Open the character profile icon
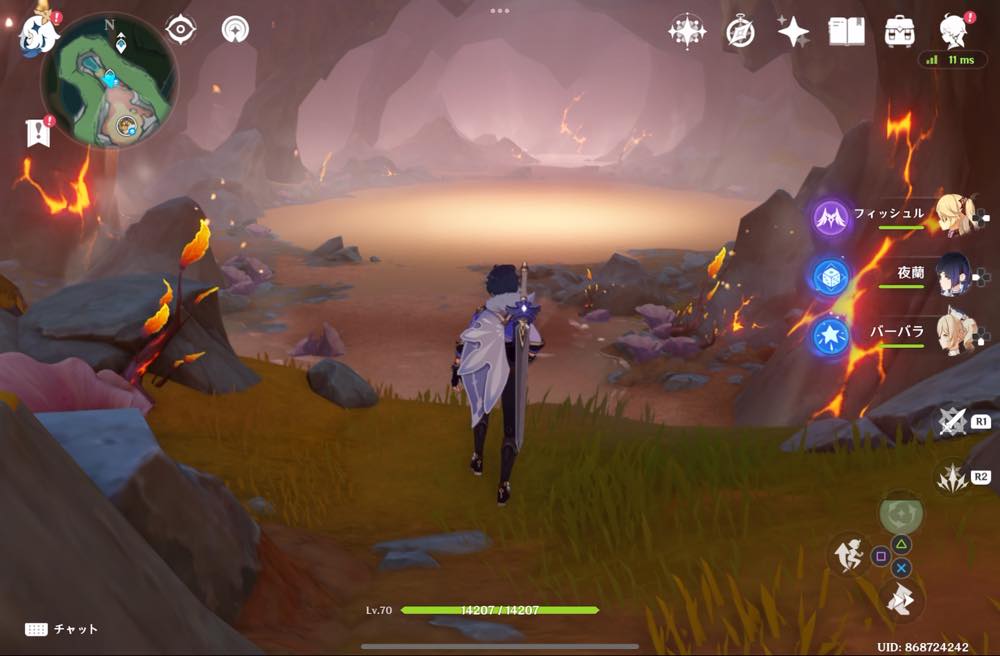This screenshot has height=656, width=1000. (953, 30)
